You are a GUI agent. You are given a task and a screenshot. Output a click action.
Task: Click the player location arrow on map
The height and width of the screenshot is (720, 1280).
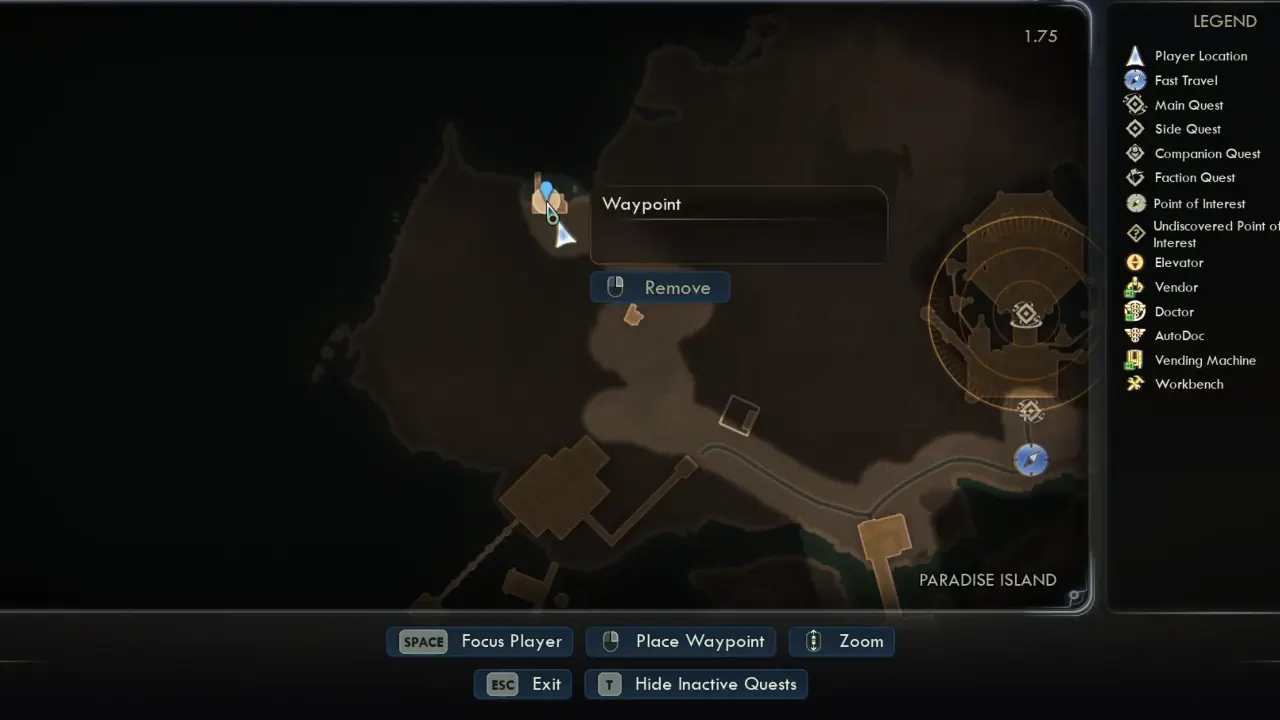(x=565, y=235)
